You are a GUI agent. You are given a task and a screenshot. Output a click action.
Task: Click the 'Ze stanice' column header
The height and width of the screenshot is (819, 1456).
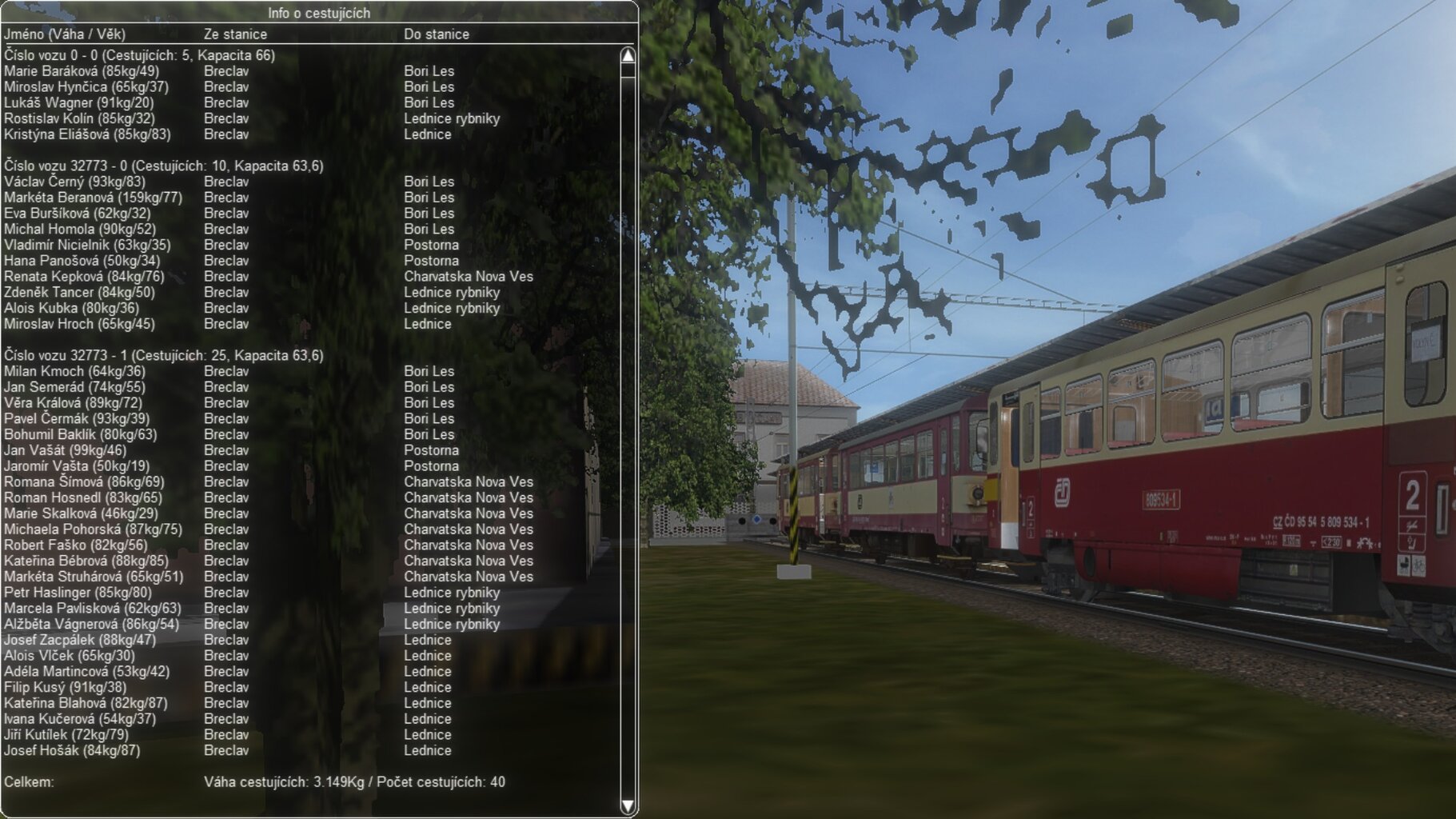click(x=235, y=34)
